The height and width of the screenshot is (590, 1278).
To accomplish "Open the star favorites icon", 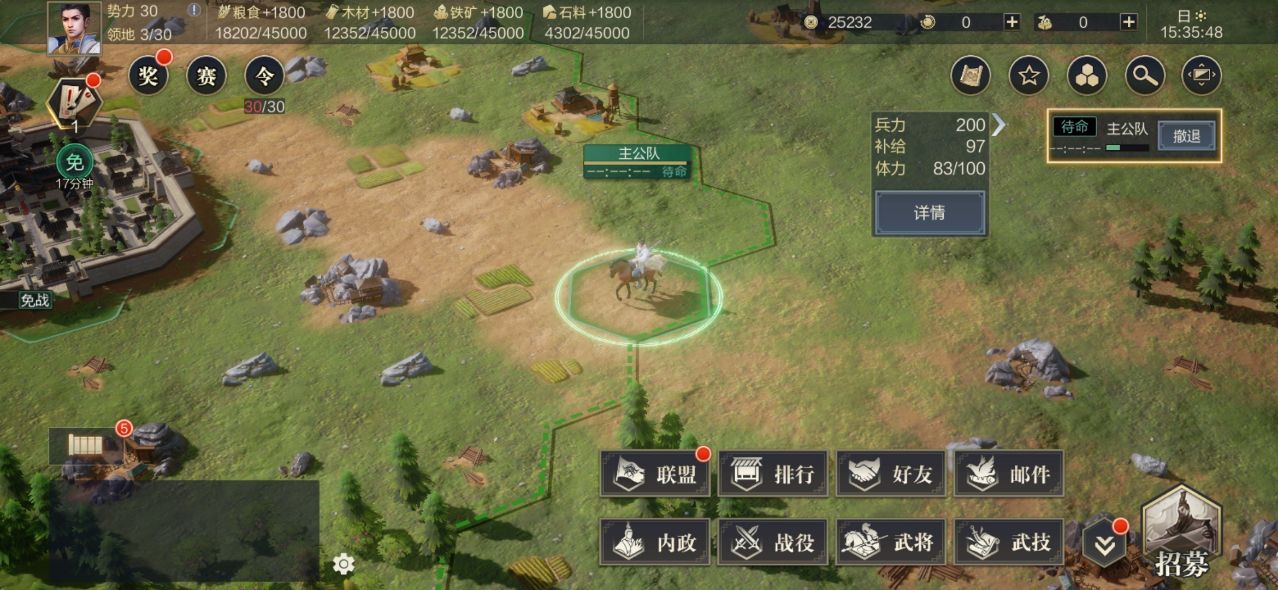I will pos(1028,74).
